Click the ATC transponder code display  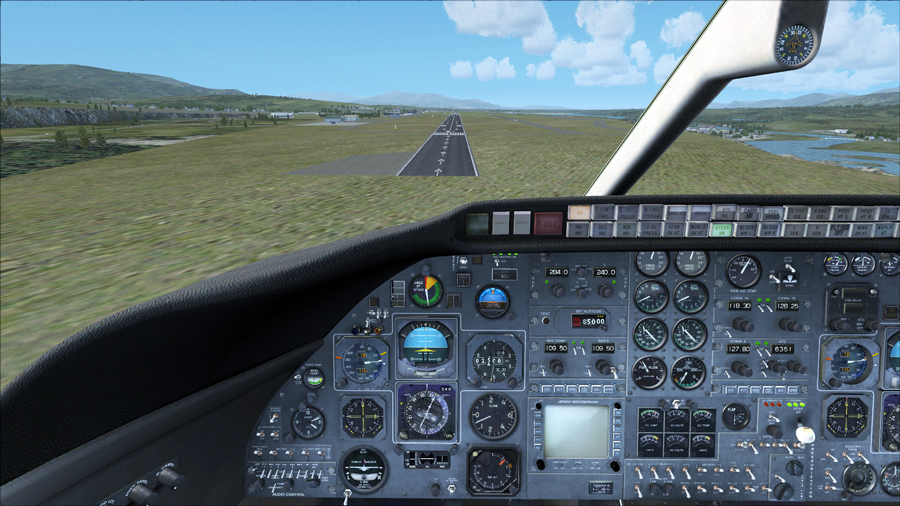784,349
